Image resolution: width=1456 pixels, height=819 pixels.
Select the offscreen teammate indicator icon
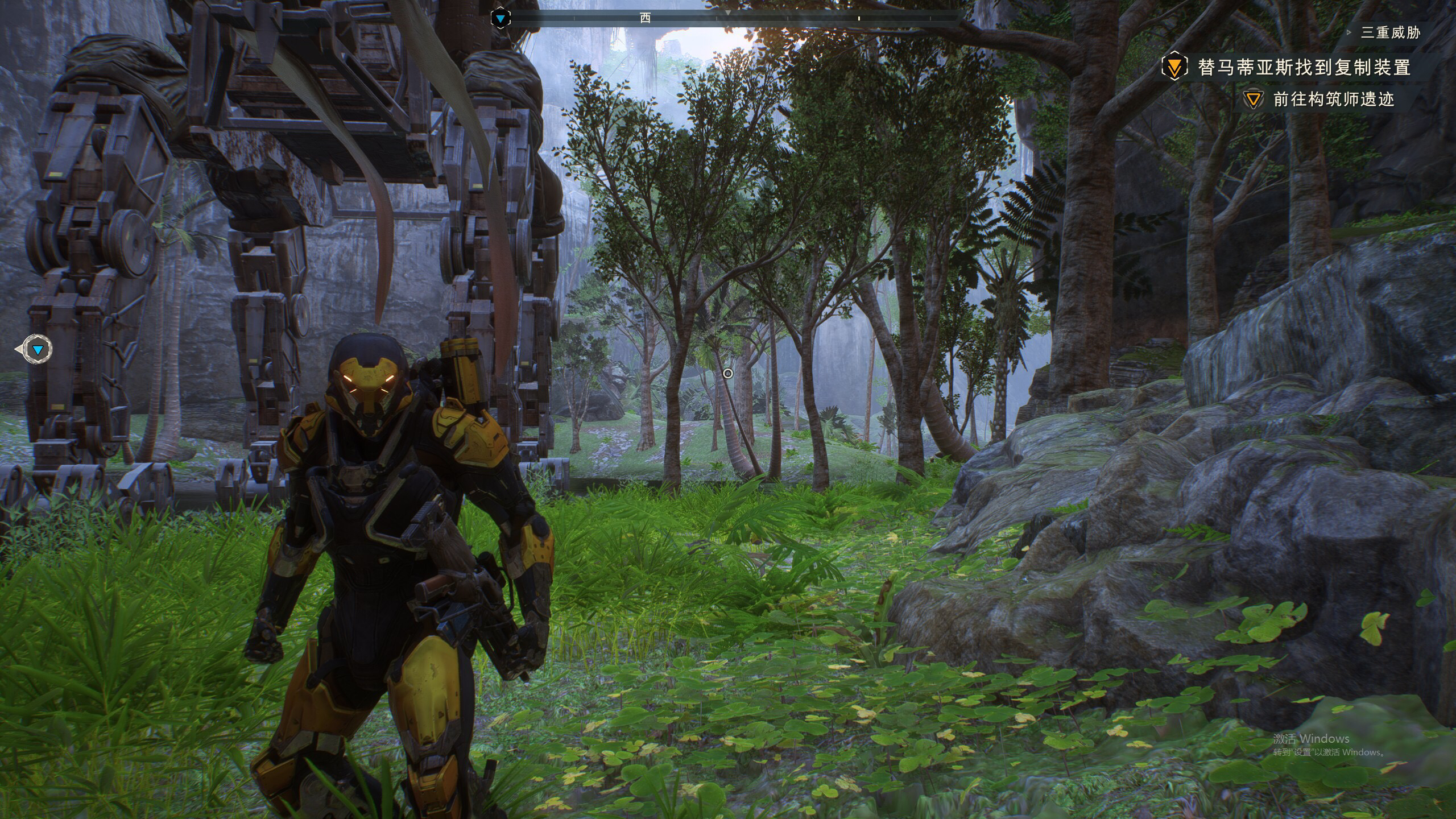38,349
